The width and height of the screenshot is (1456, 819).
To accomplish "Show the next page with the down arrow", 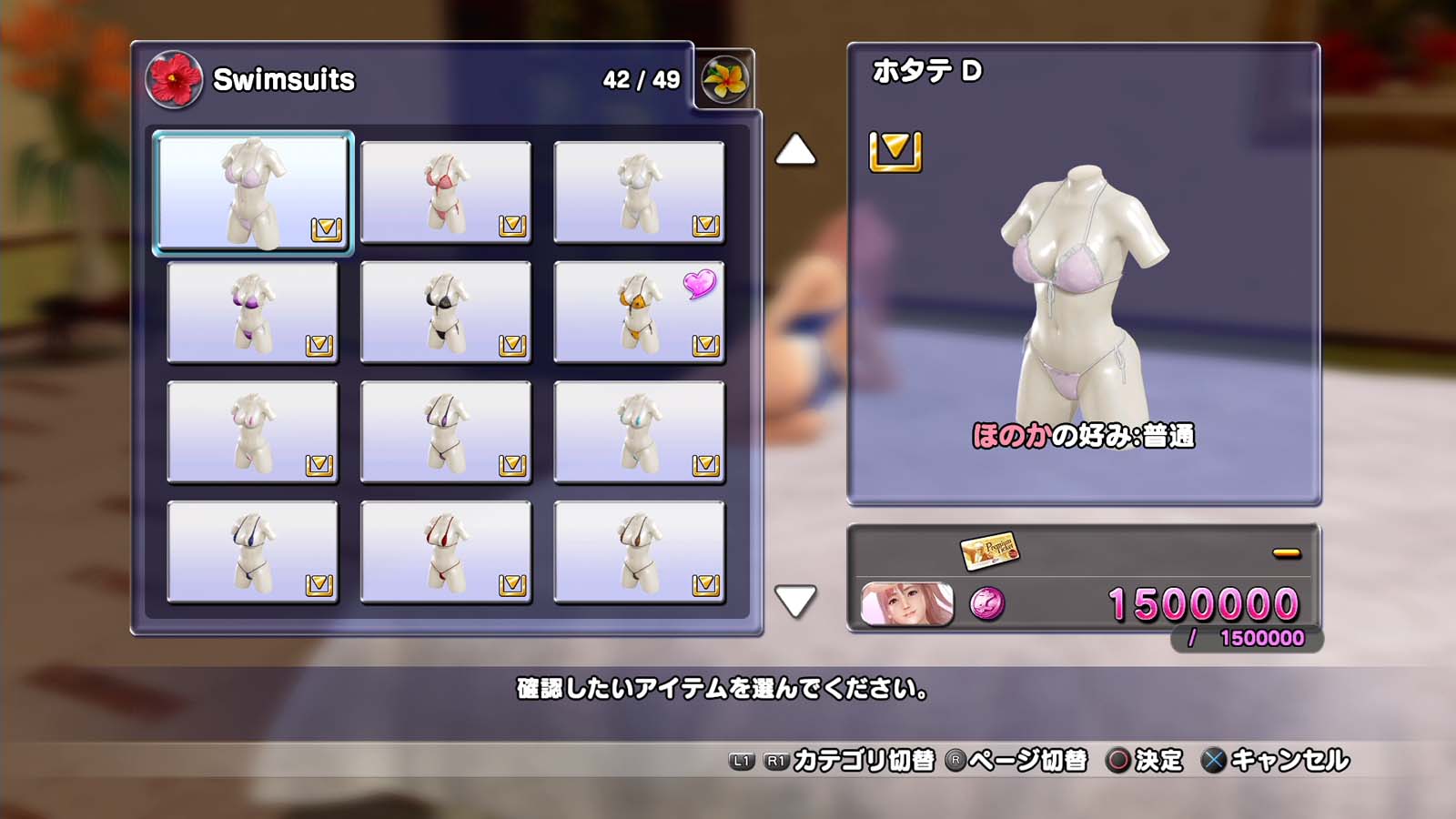I will (795, 601).
